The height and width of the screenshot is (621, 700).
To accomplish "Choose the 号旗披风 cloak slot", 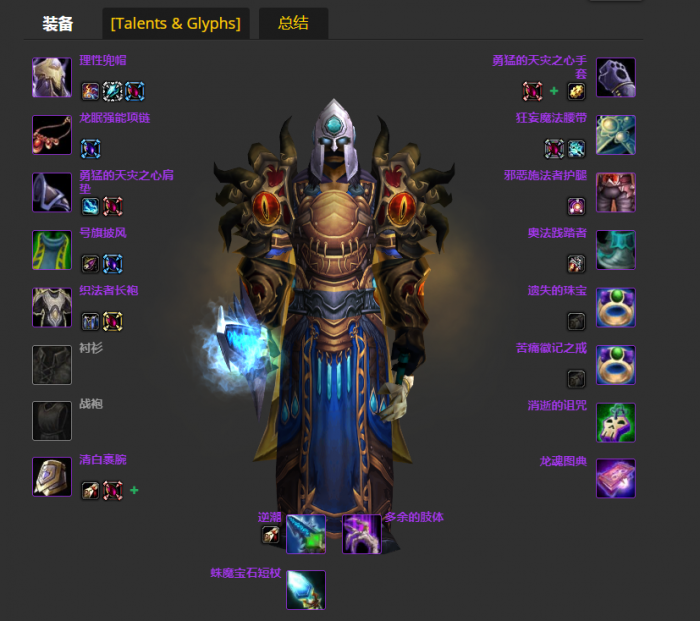I will tap(51, 250).
